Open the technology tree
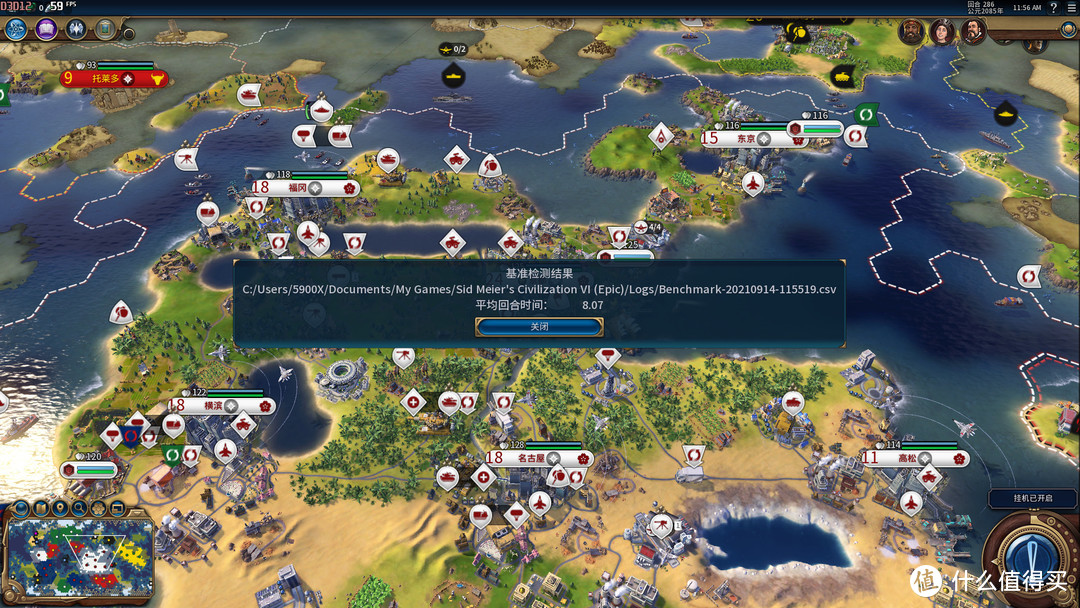 tap(15, 29)
